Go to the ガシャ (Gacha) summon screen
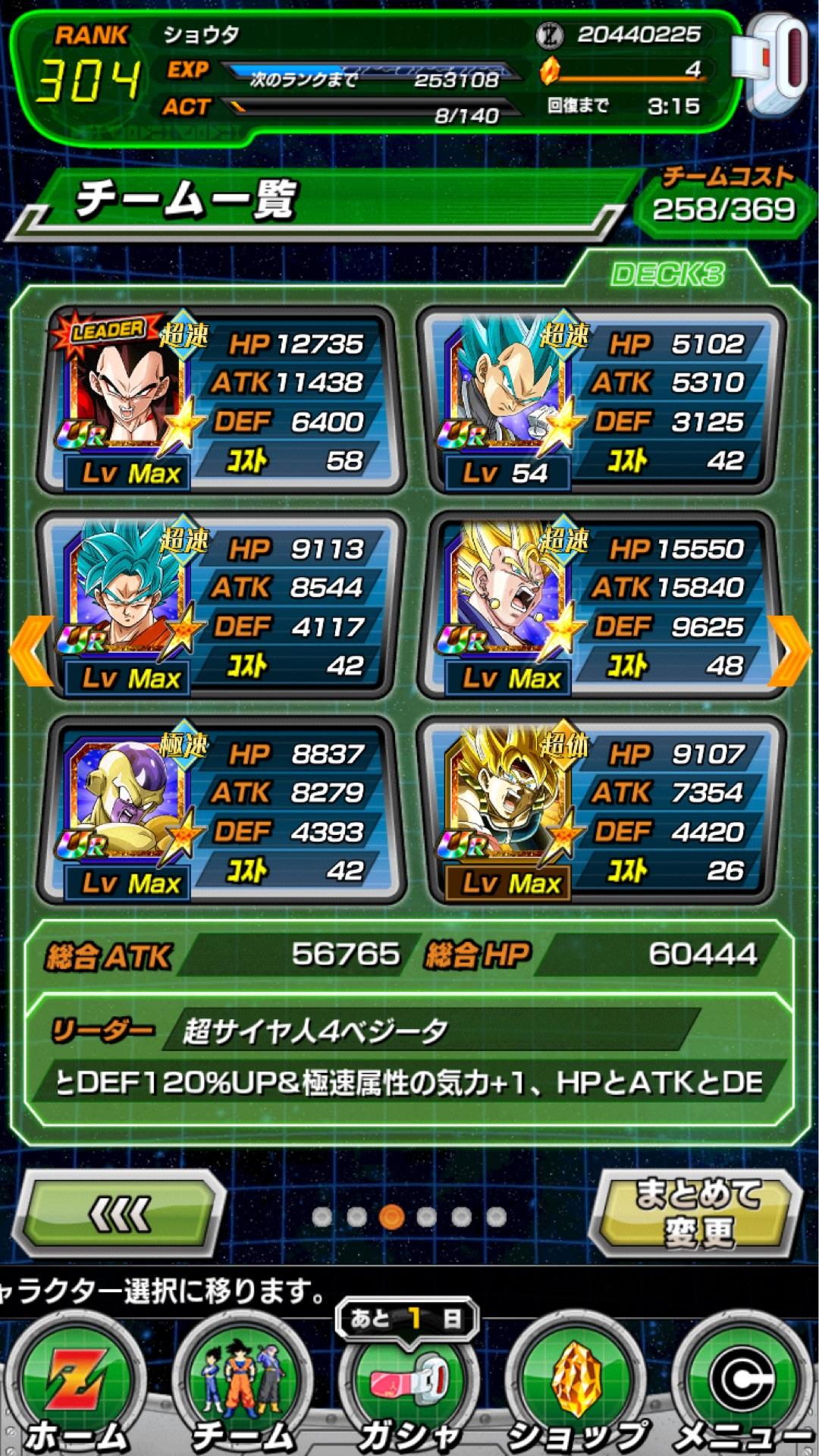Image resolution: width=819 pixels, height=1456 pixels. pos(409,1388)
